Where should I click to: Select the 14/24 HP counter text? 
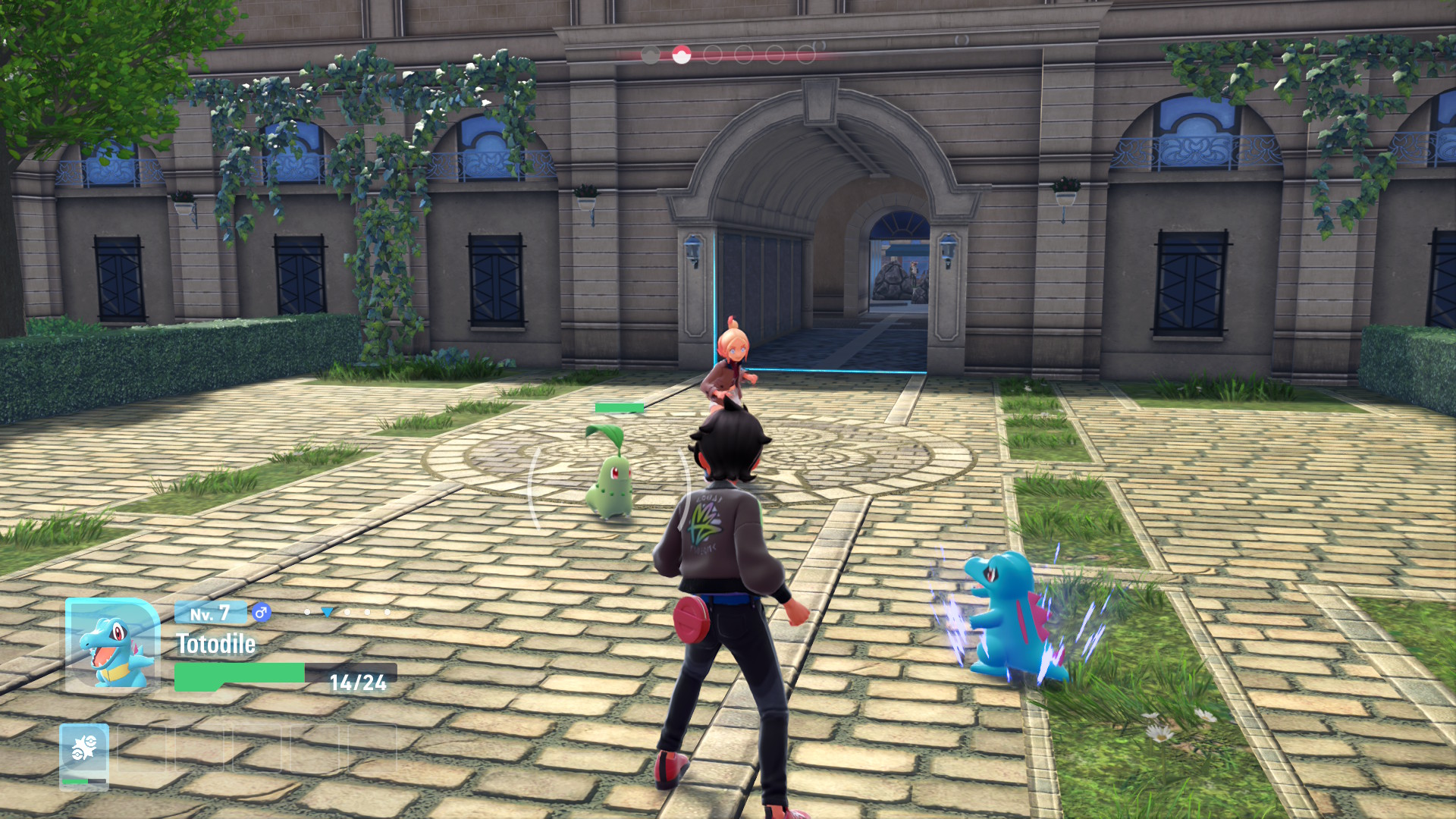click(x=357, y=682)
